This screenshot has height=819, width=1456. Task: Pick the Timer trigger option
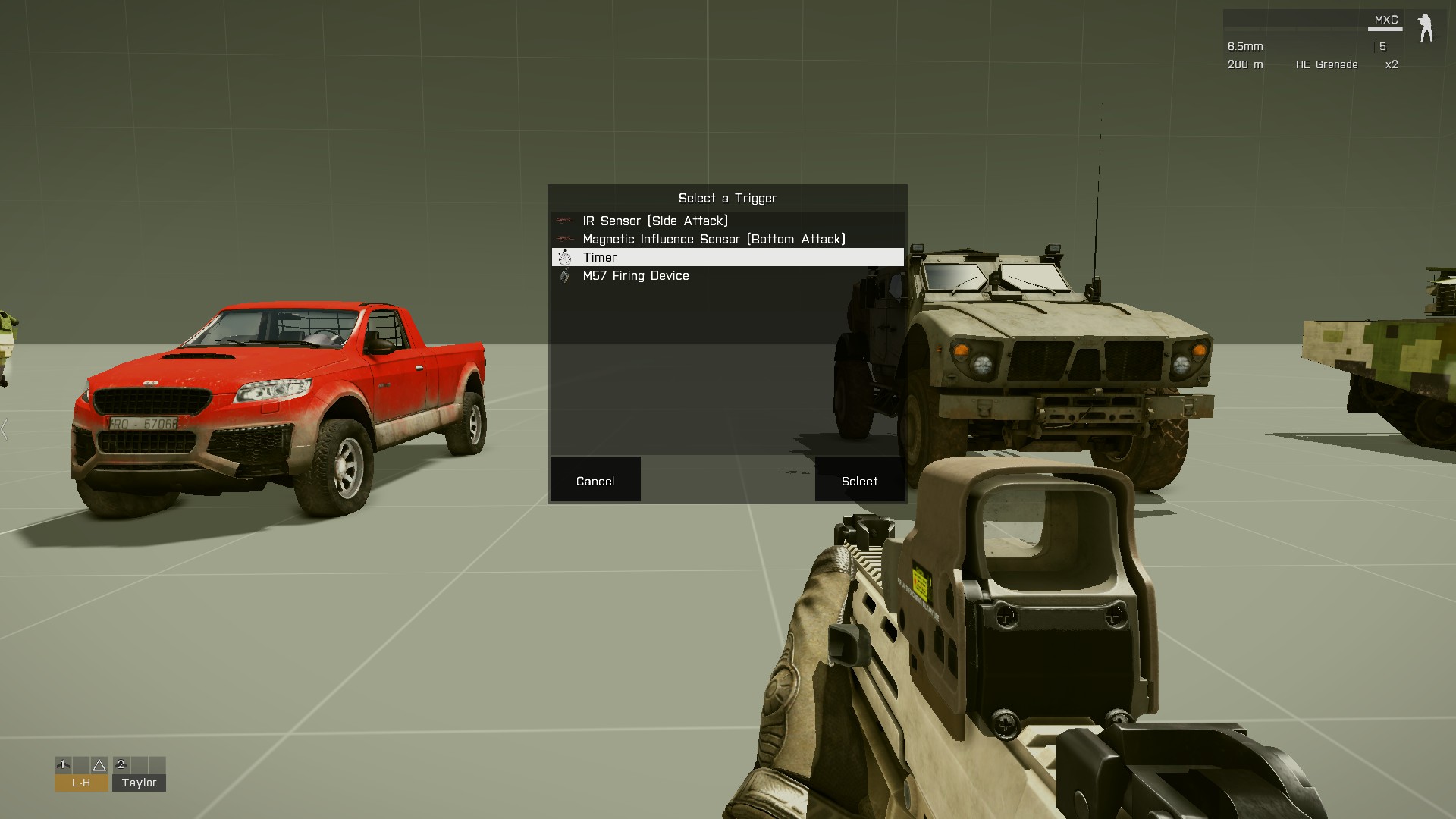600,257
